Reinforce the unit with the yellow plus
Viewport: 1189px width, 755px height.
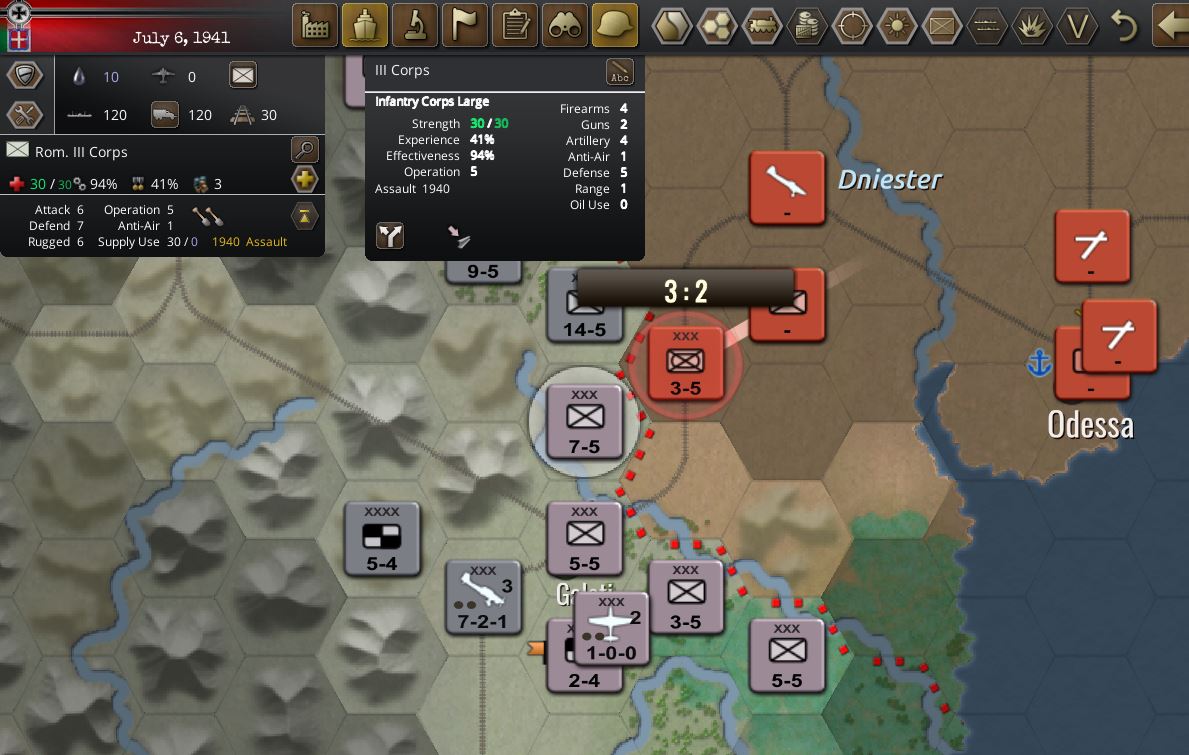(x=304, y=181)
